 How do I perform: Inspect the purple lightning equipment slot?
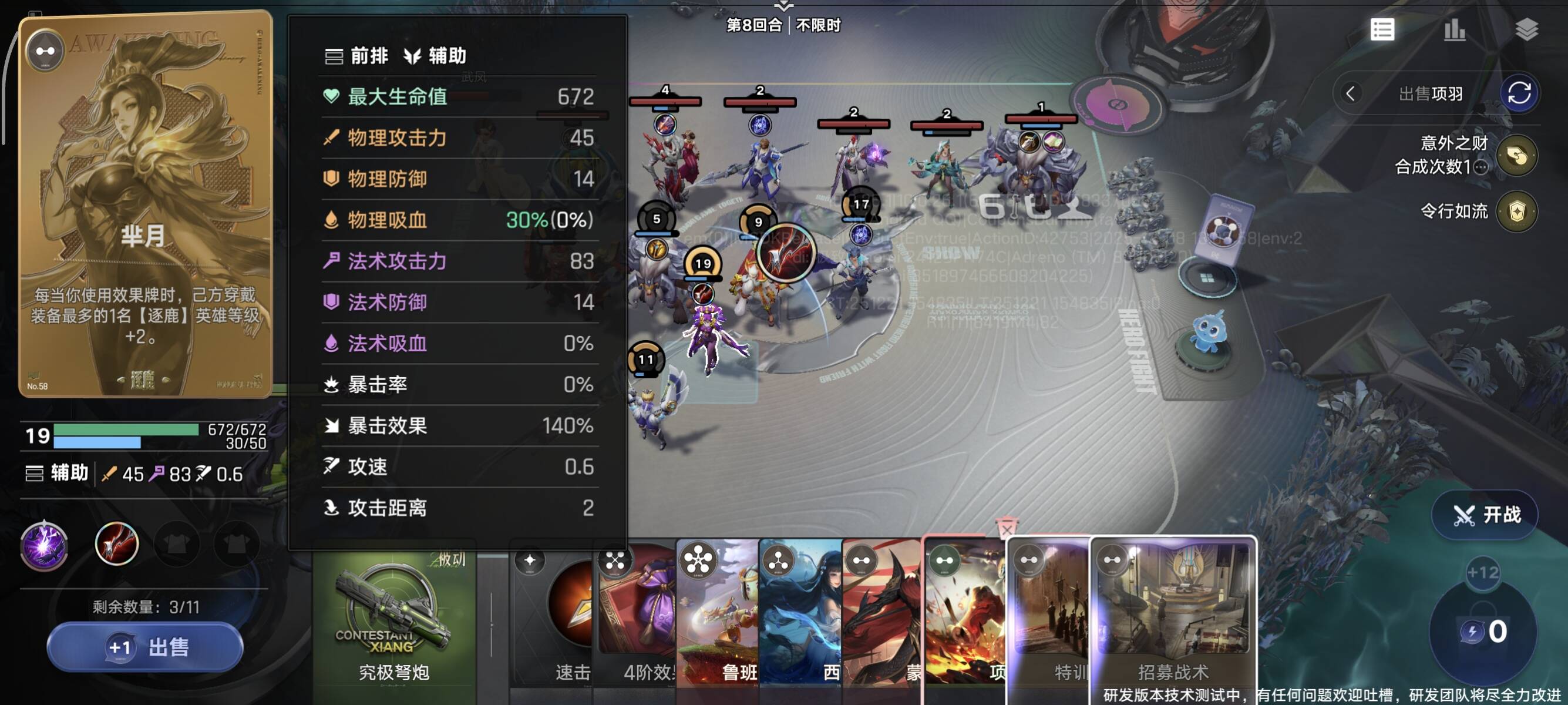point(45,544)
